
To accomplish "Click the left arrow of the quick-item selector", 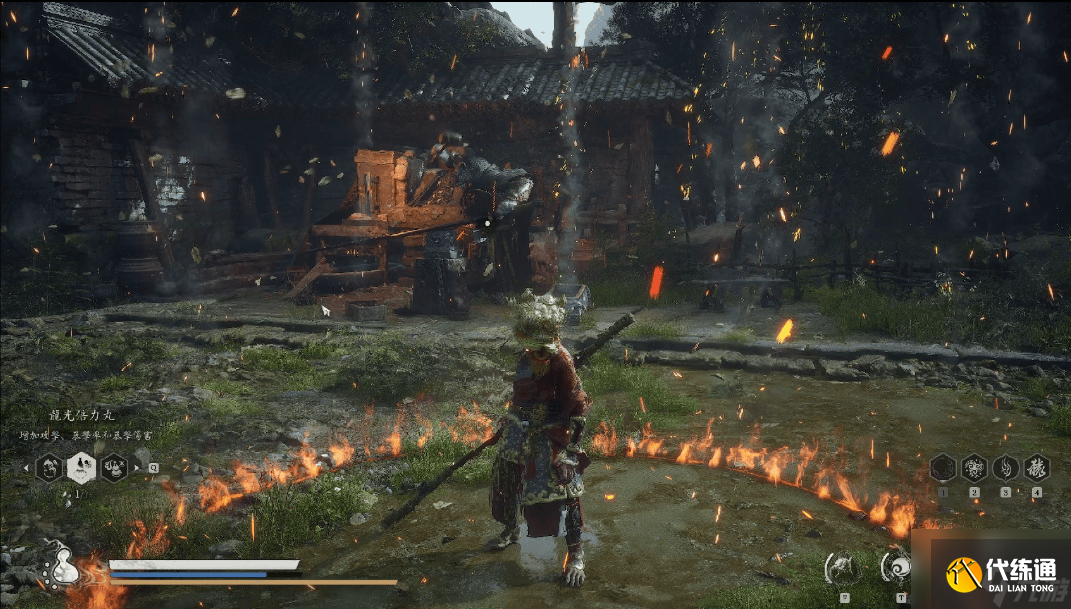I will pos(27,467).
